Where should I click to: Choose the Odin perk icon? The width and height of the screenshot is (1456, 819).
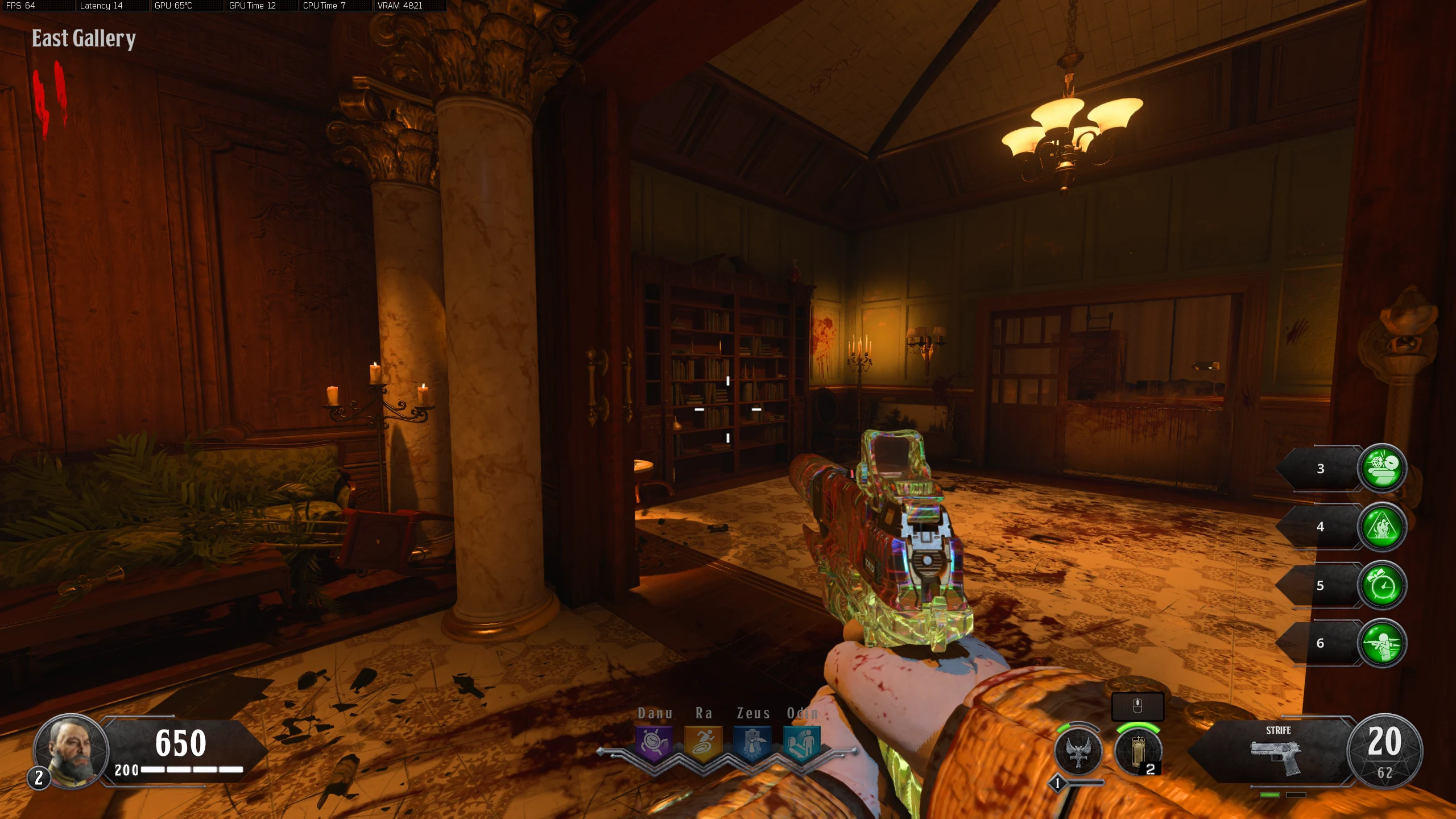click(x=801, y=743)
